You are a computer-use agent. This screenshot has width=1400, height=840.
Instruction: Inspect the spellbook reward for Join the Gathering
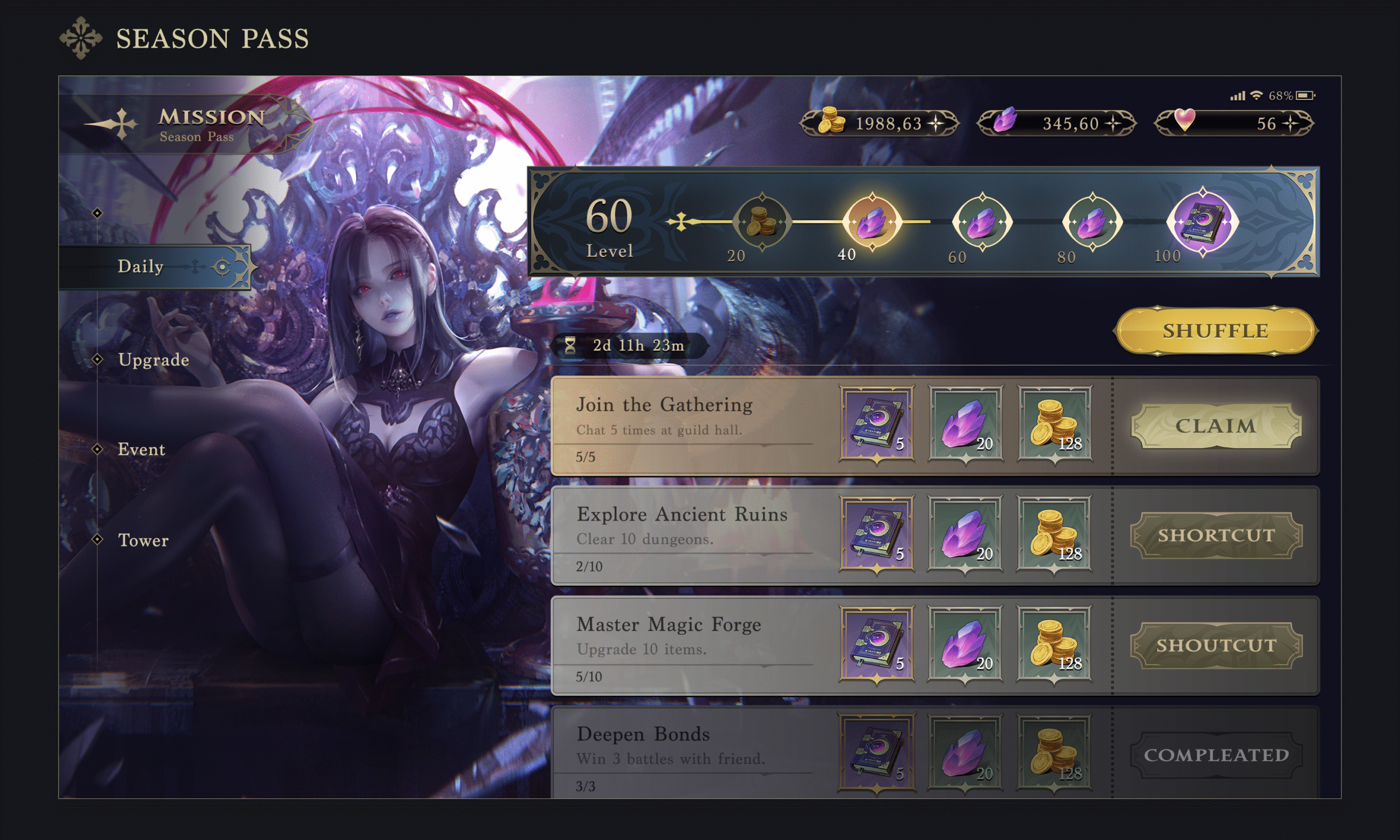click(x=876, y=423)
